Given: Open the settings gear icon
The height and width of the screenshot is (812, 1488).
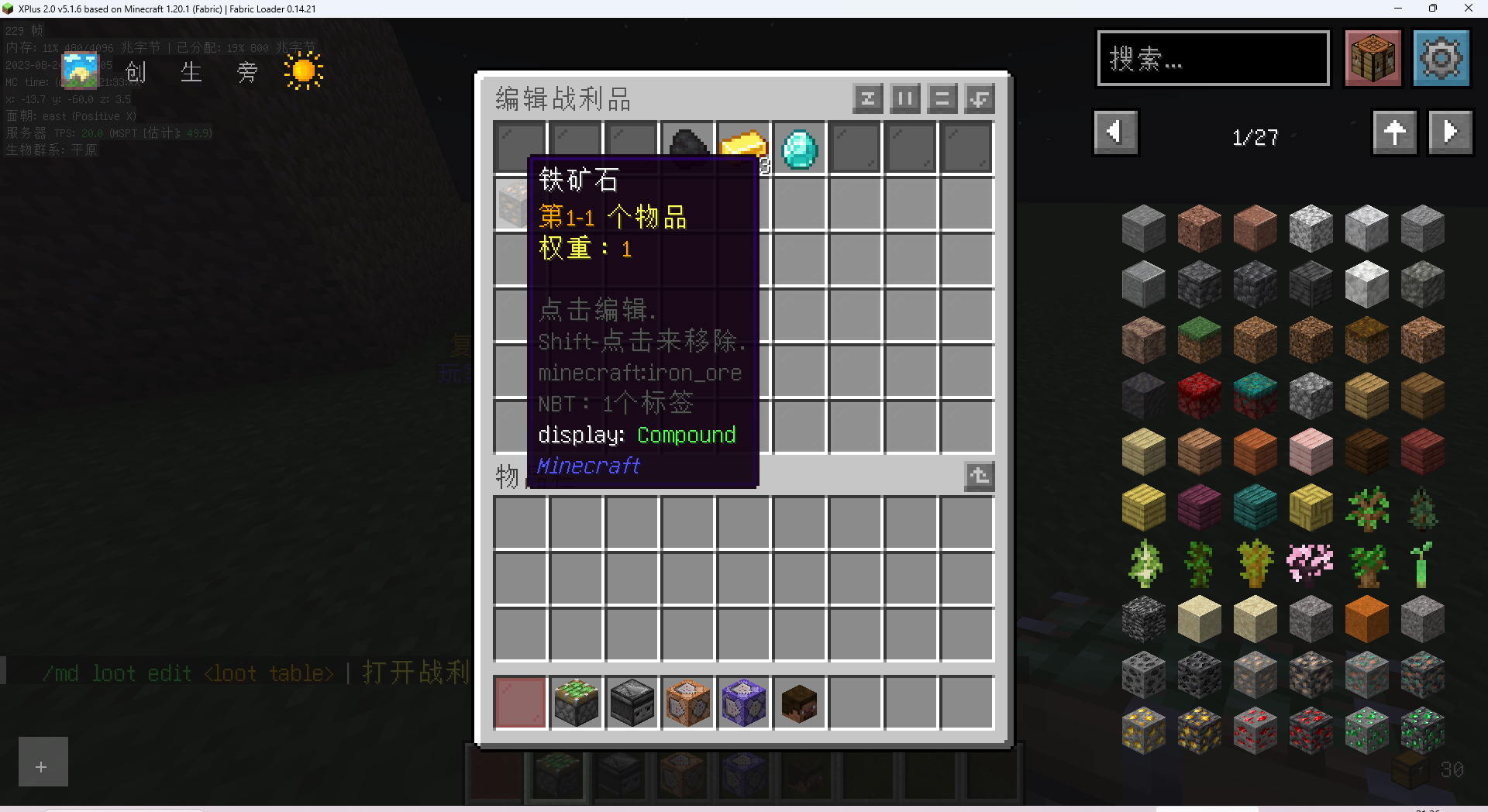Looking at the screenshot, I should pos(1441,58).
